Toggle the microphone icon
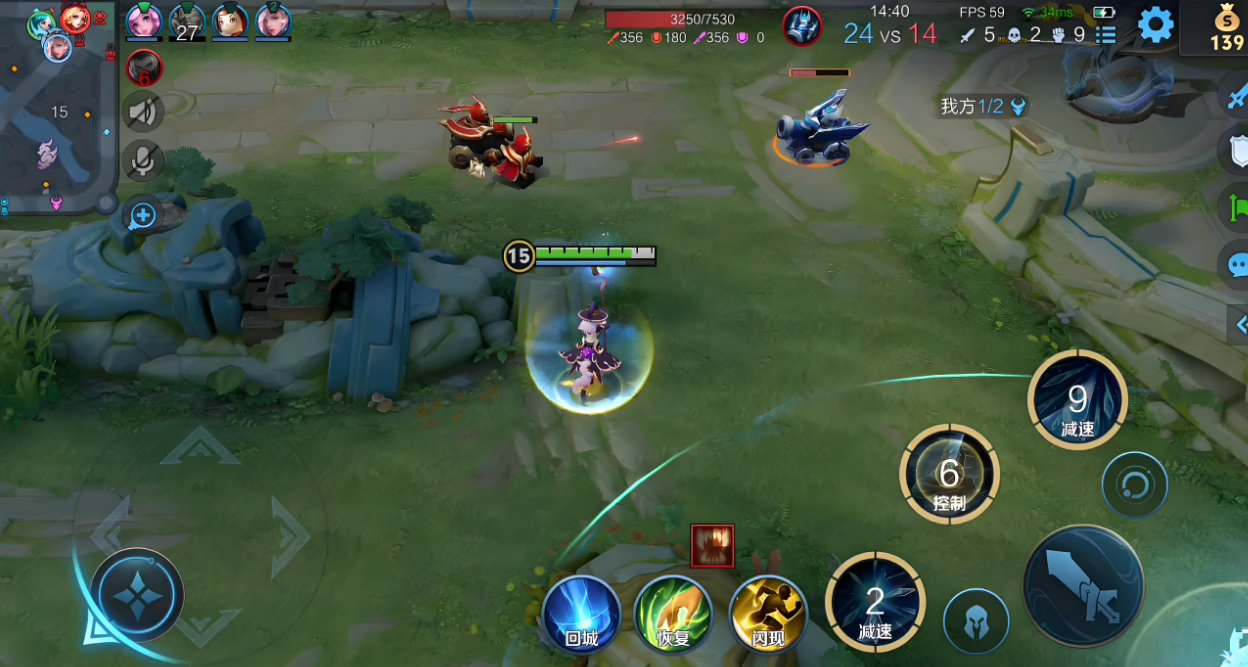 pos(143,160)
